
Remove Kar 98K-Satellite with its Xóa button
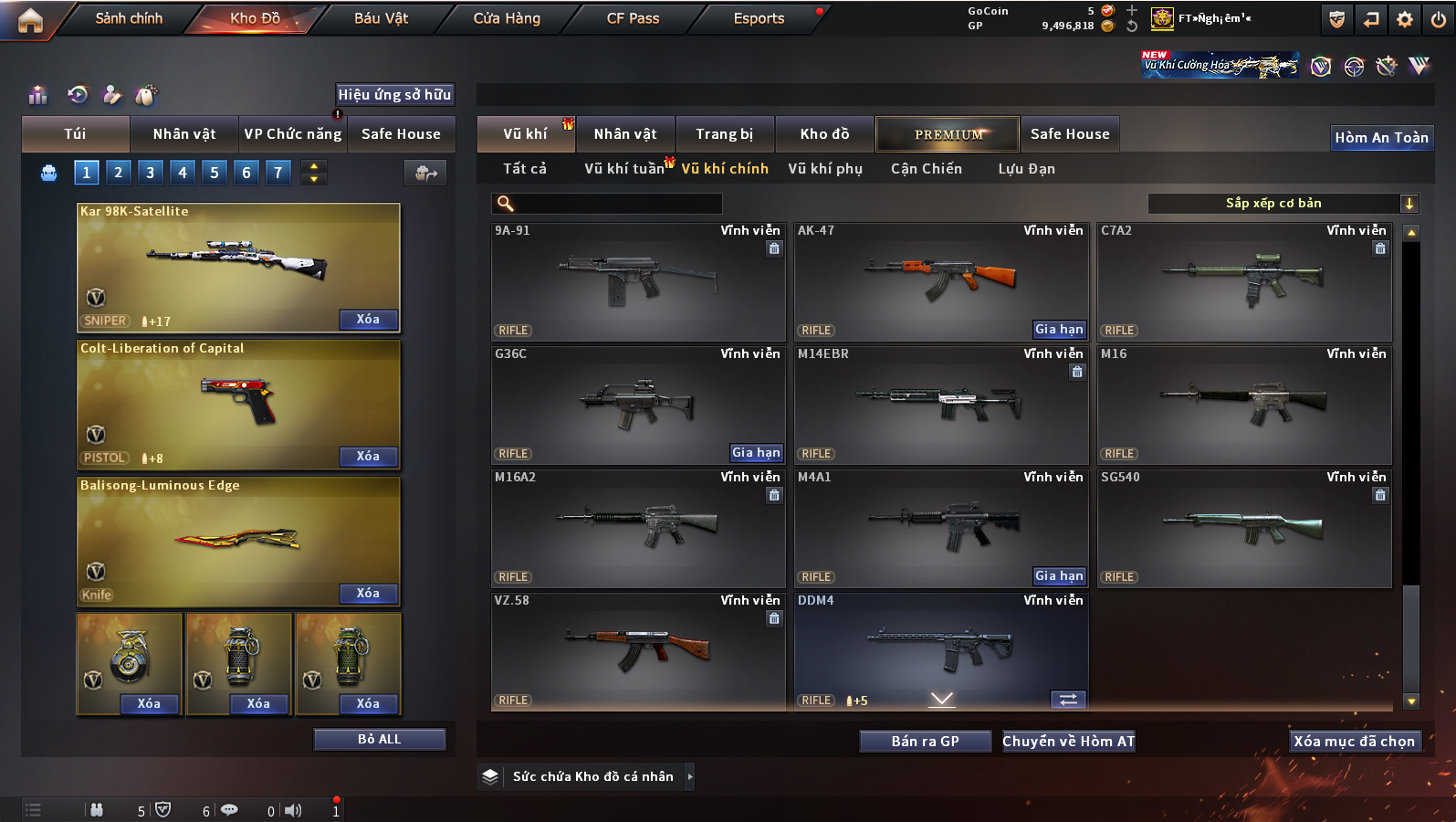[368, 320]
